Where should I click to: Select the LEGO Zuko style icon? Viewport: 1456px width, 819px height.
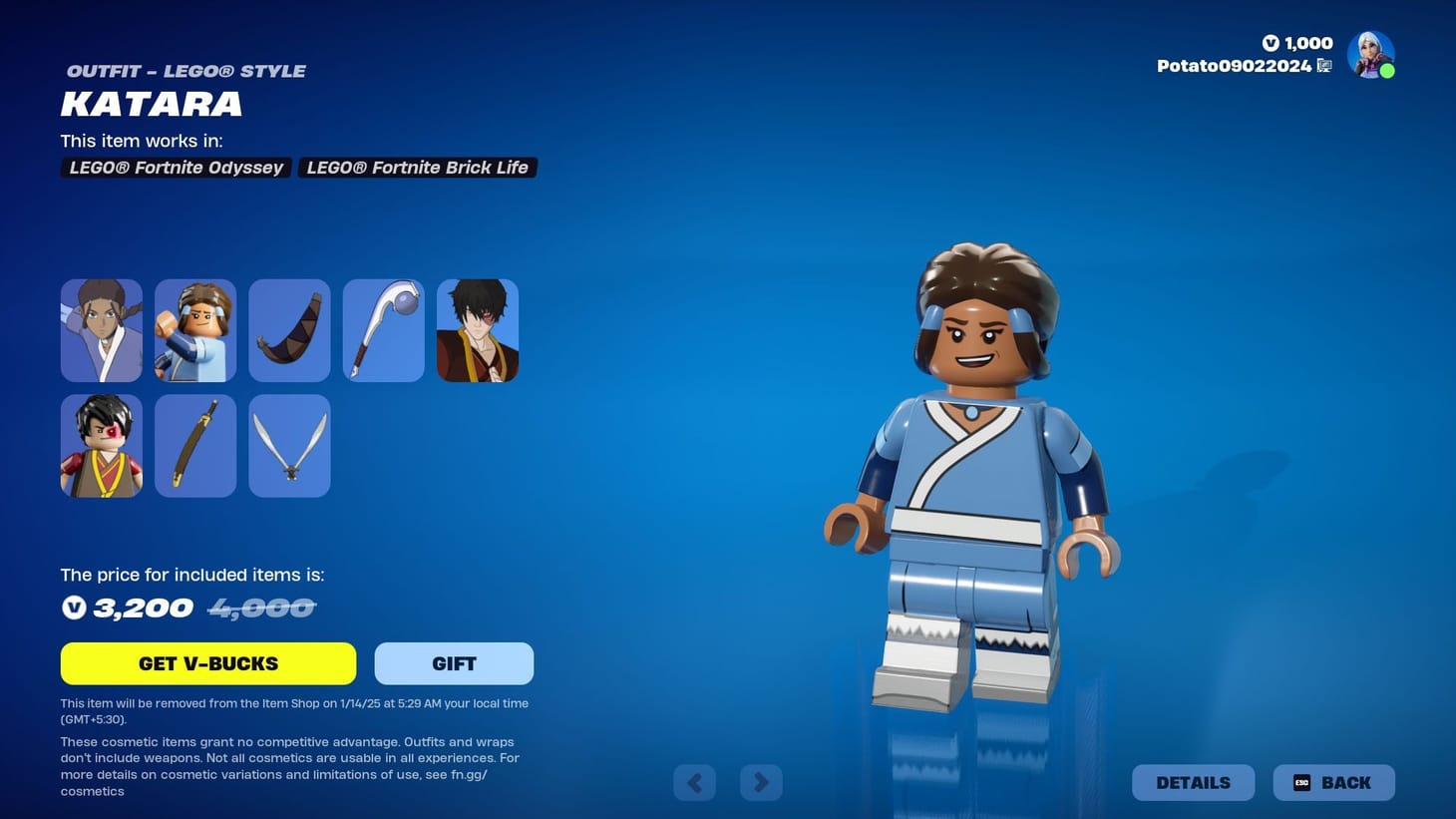tap(101, 445)
